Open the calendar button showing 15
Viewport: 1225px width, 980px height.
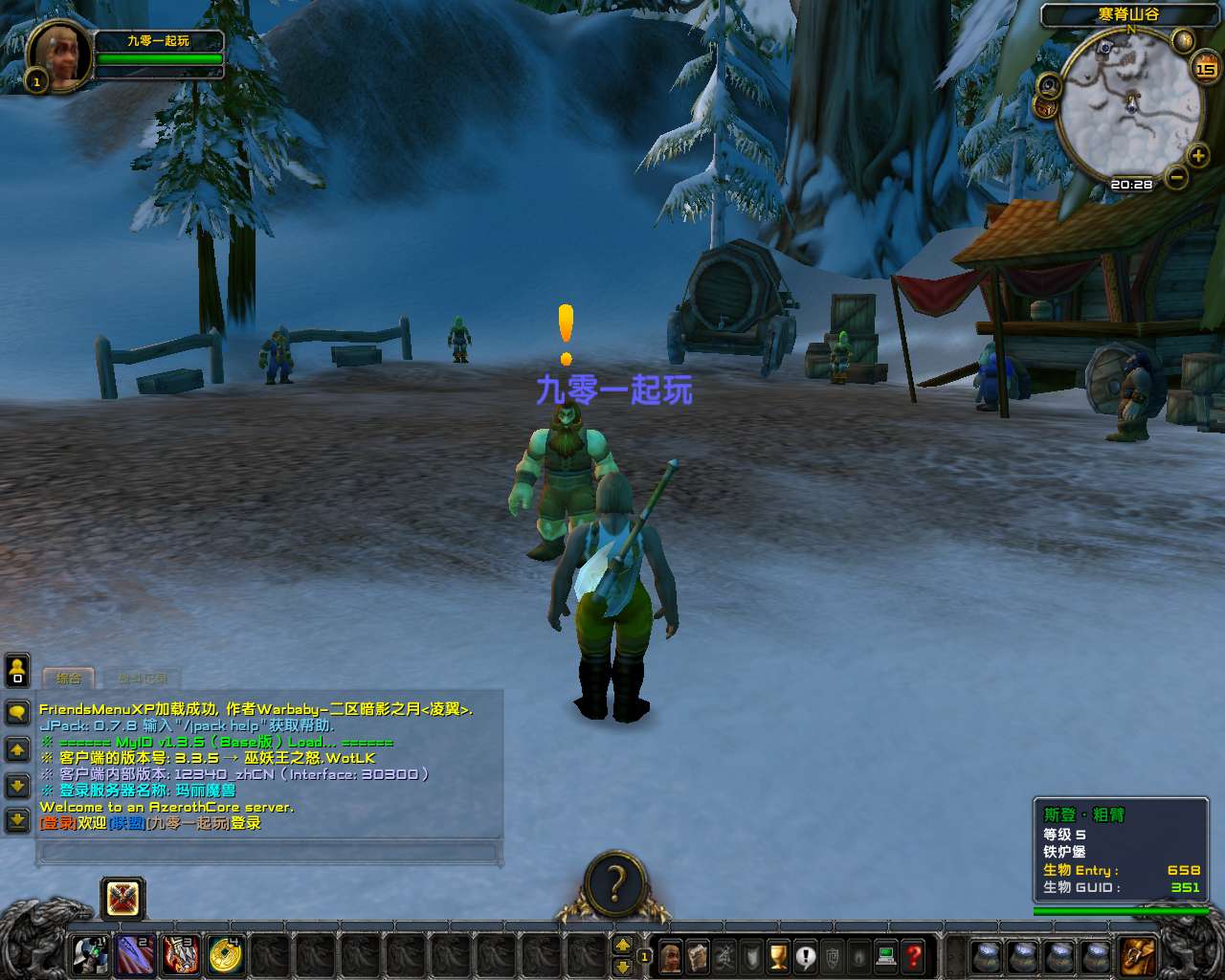point(1205,69)
